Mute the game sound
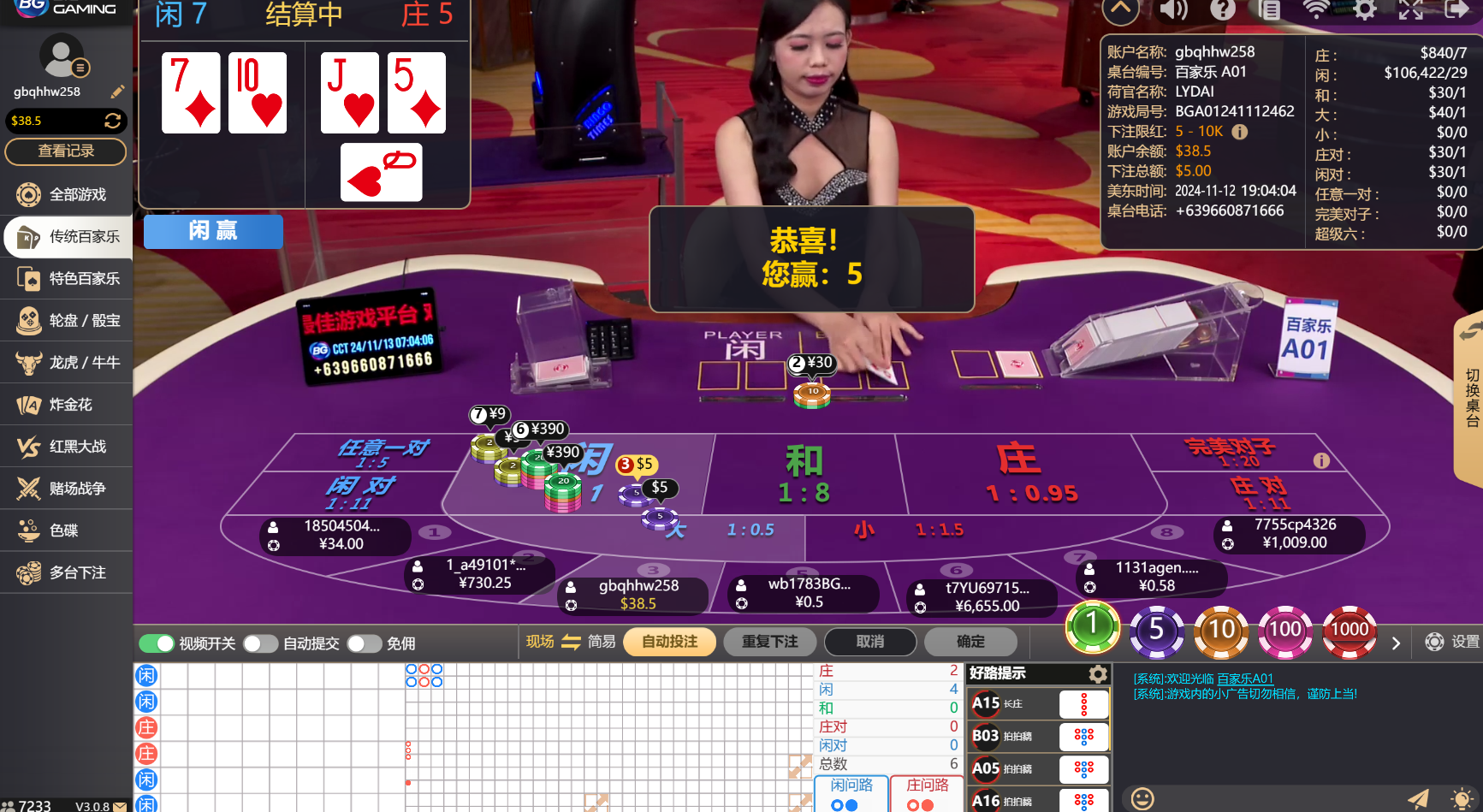 click(1174, 11)
